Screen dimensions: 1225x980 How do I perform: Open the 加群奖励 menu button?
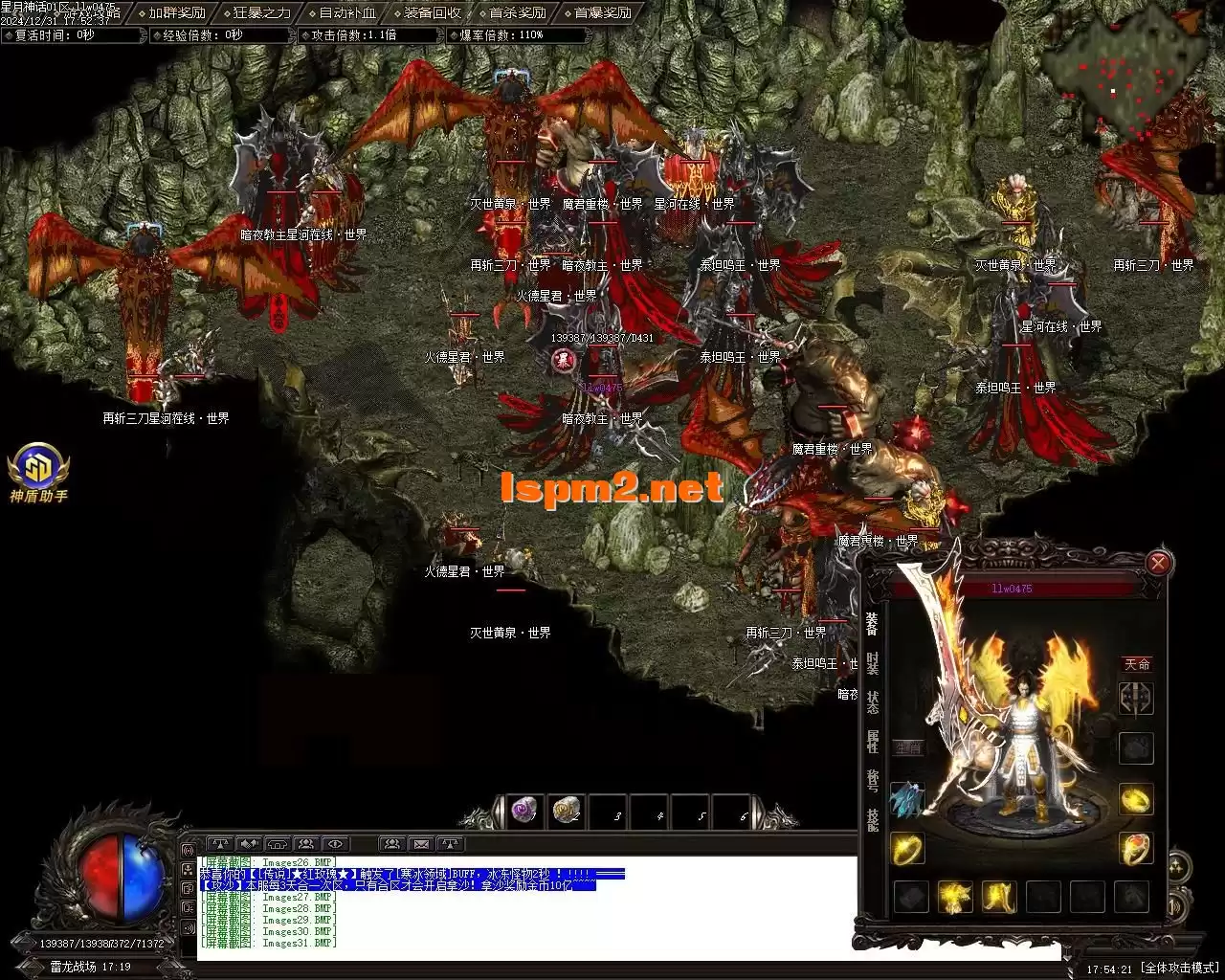click(177, 13)
